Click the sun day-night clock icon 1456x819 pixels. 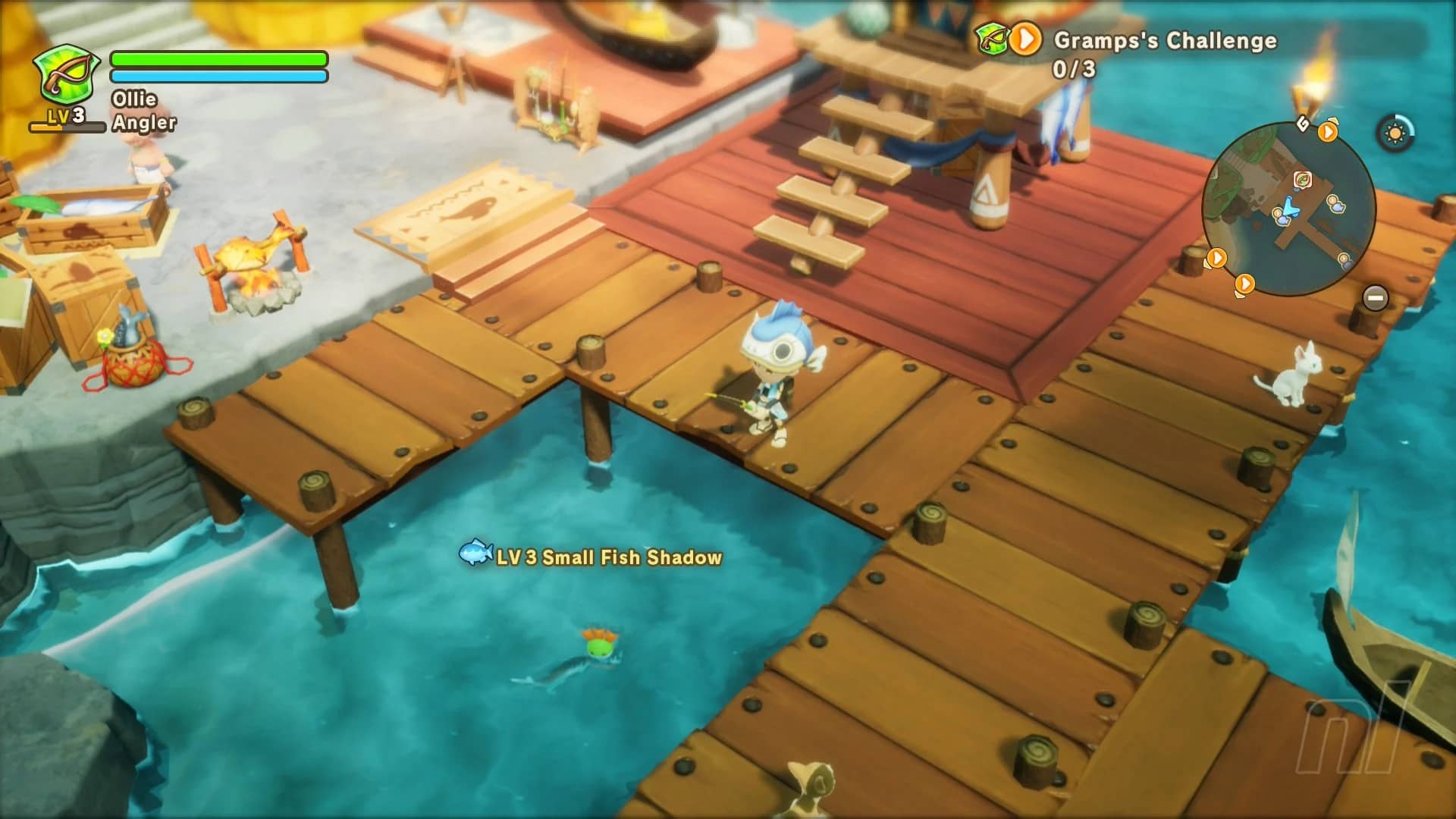(x=1395, y=134)
